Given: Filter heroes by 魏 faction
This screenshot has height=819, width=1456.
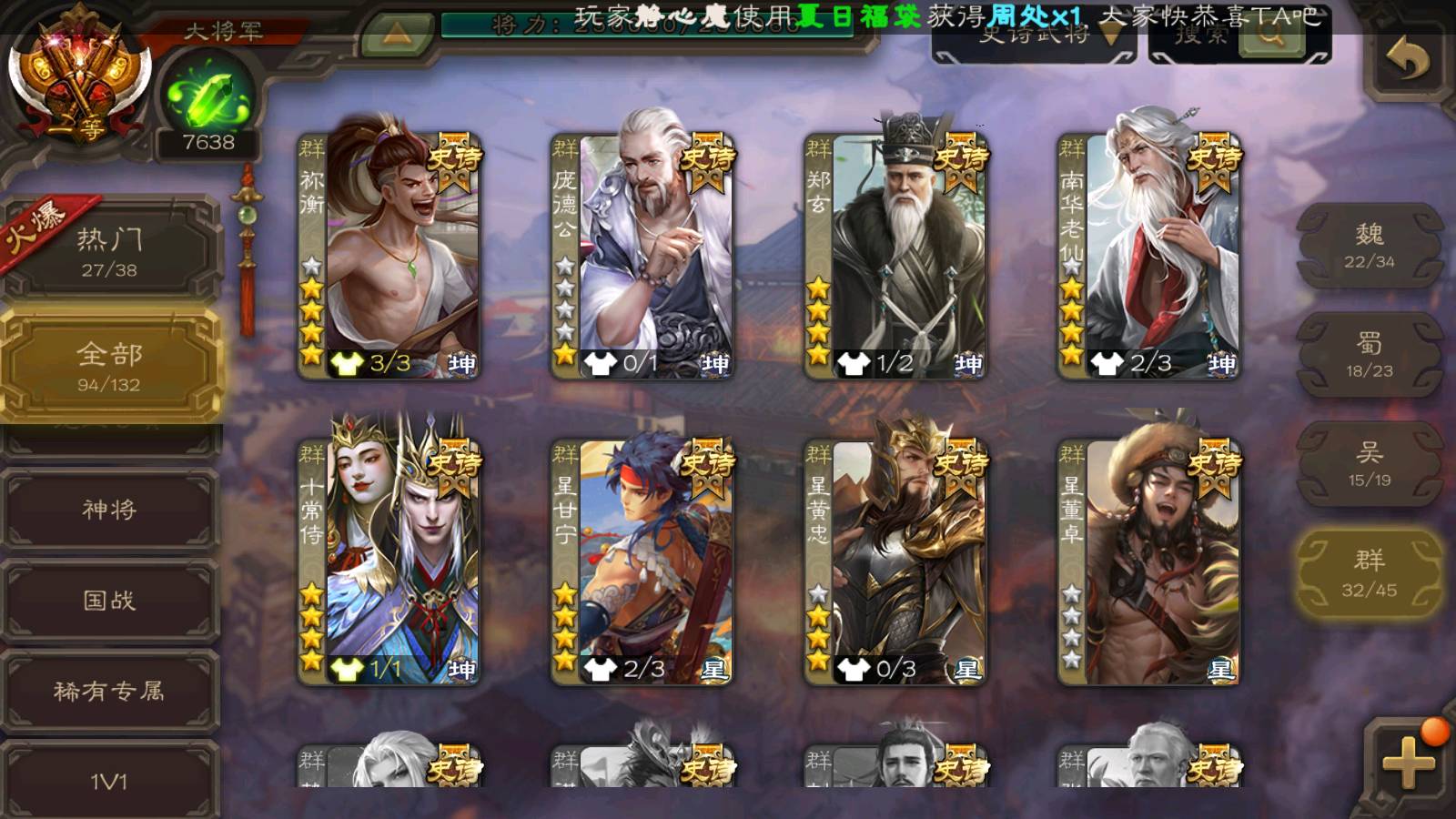Looking at the screenshot, I should (x=1369, y=247).
